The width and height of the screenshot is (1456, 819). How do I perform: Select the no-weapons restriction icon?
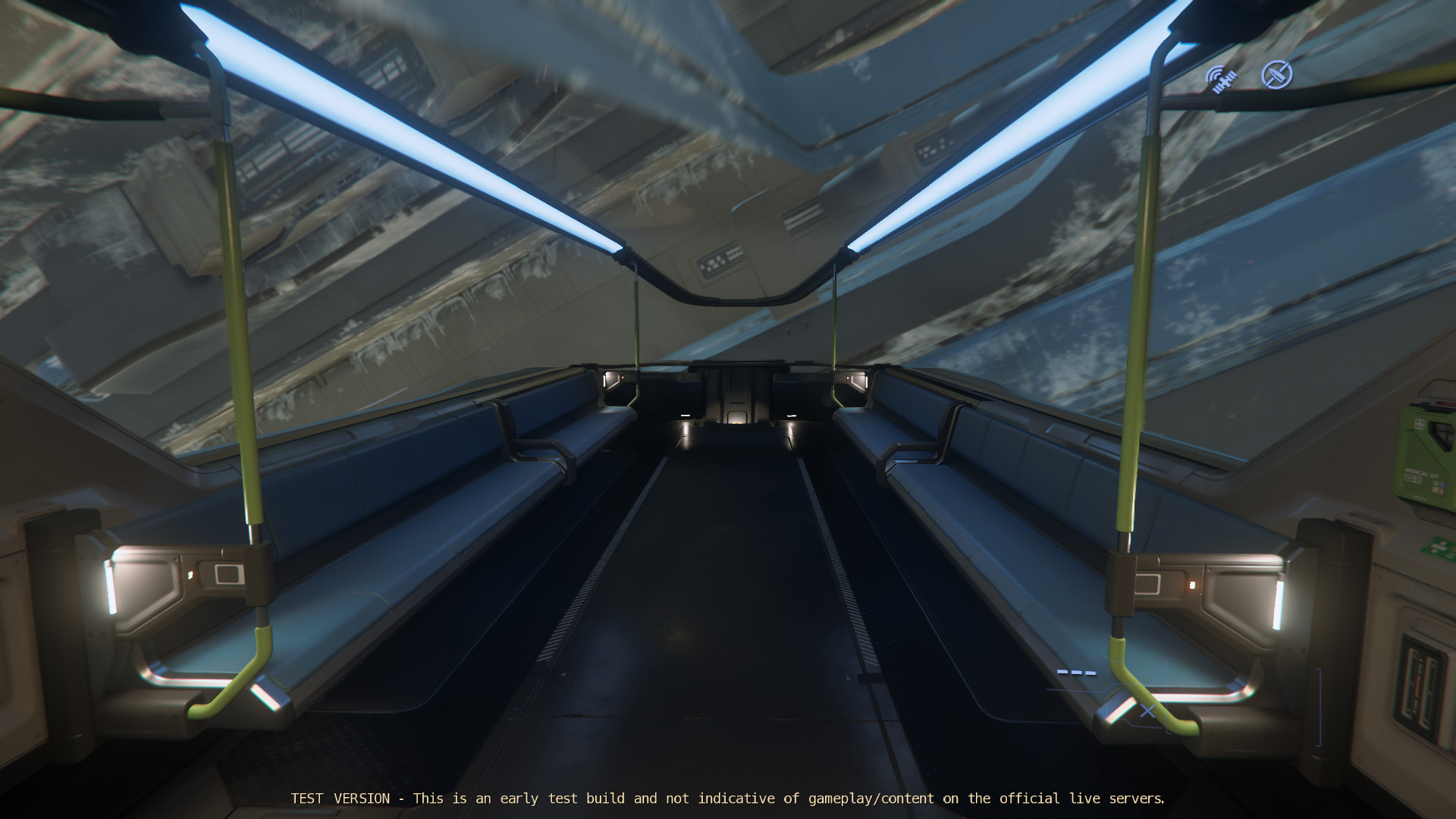[1277, 76]
